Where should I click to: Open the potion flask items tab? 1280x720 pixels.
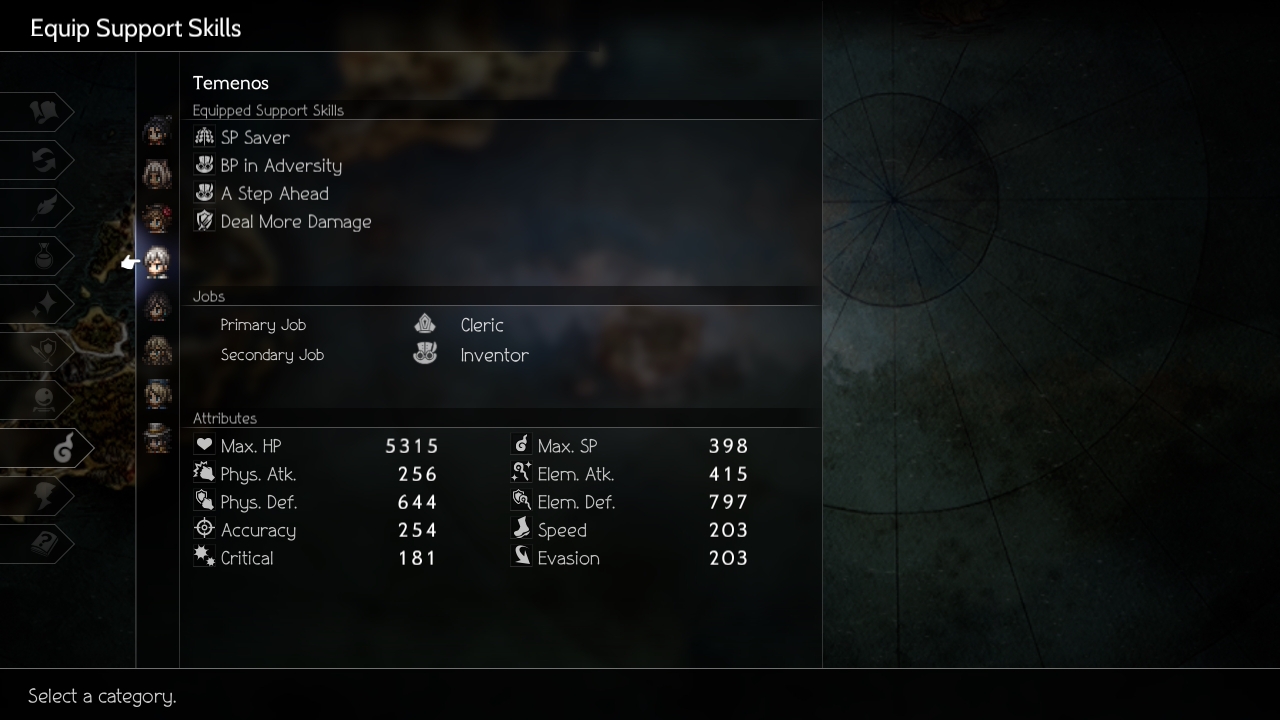pos(42,257)
